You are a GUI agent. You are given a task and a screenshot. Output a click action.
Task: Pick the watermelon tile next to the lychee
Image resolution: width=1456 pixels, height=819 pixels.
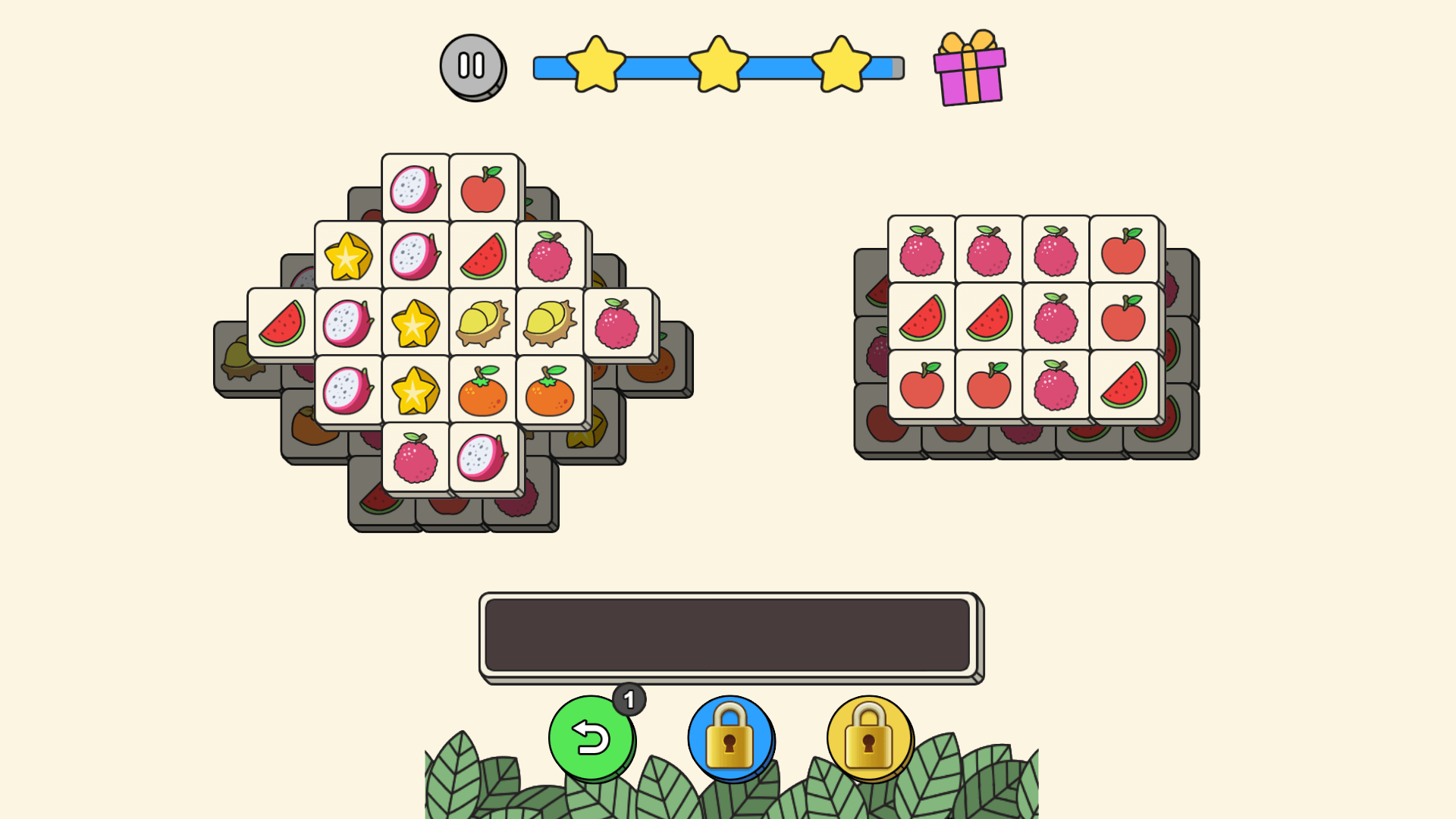tap(483, 256)
